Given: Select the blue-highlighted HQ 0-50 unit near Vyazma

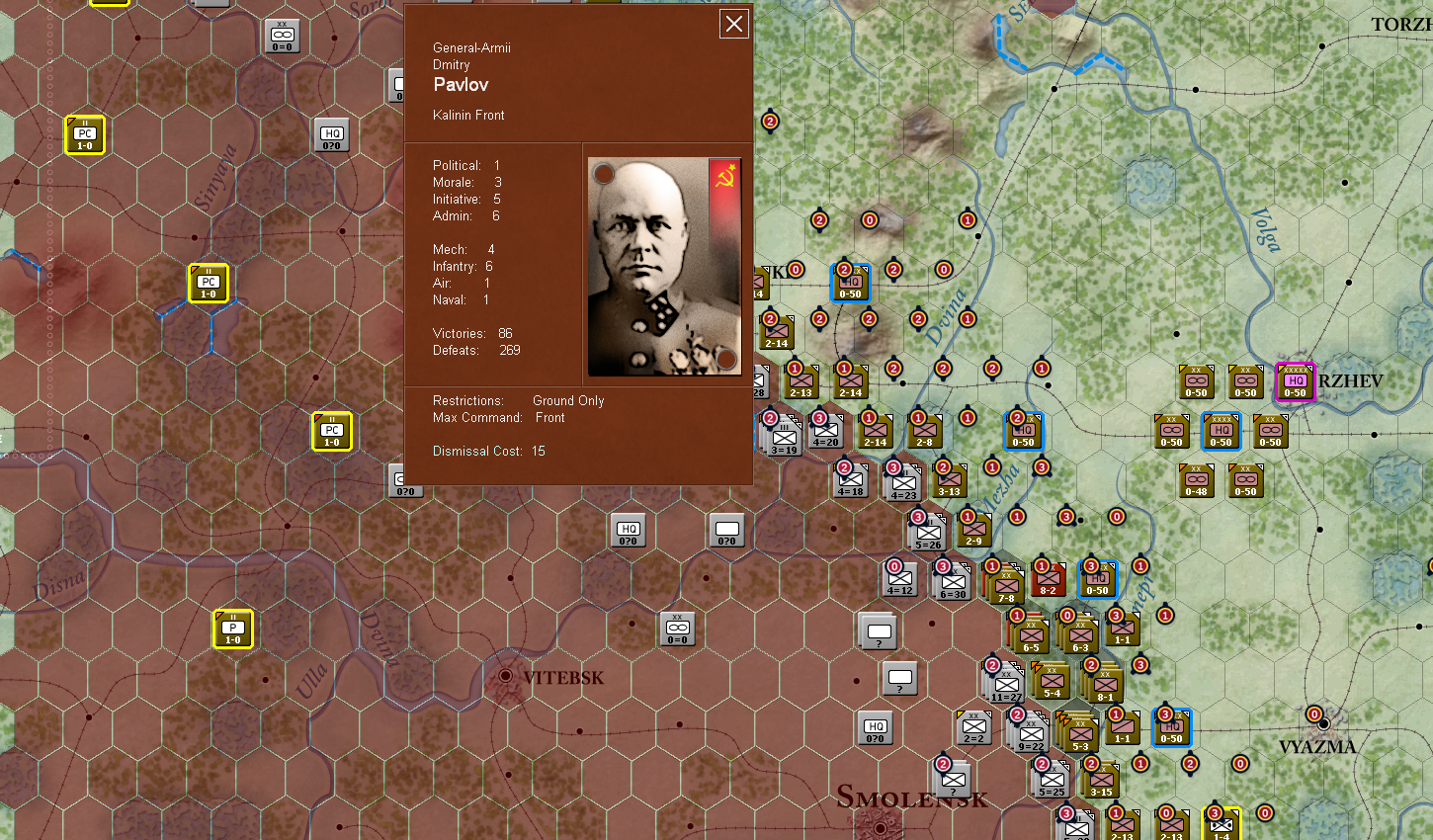Looking at the screenshot, I should pos(1171,728).
